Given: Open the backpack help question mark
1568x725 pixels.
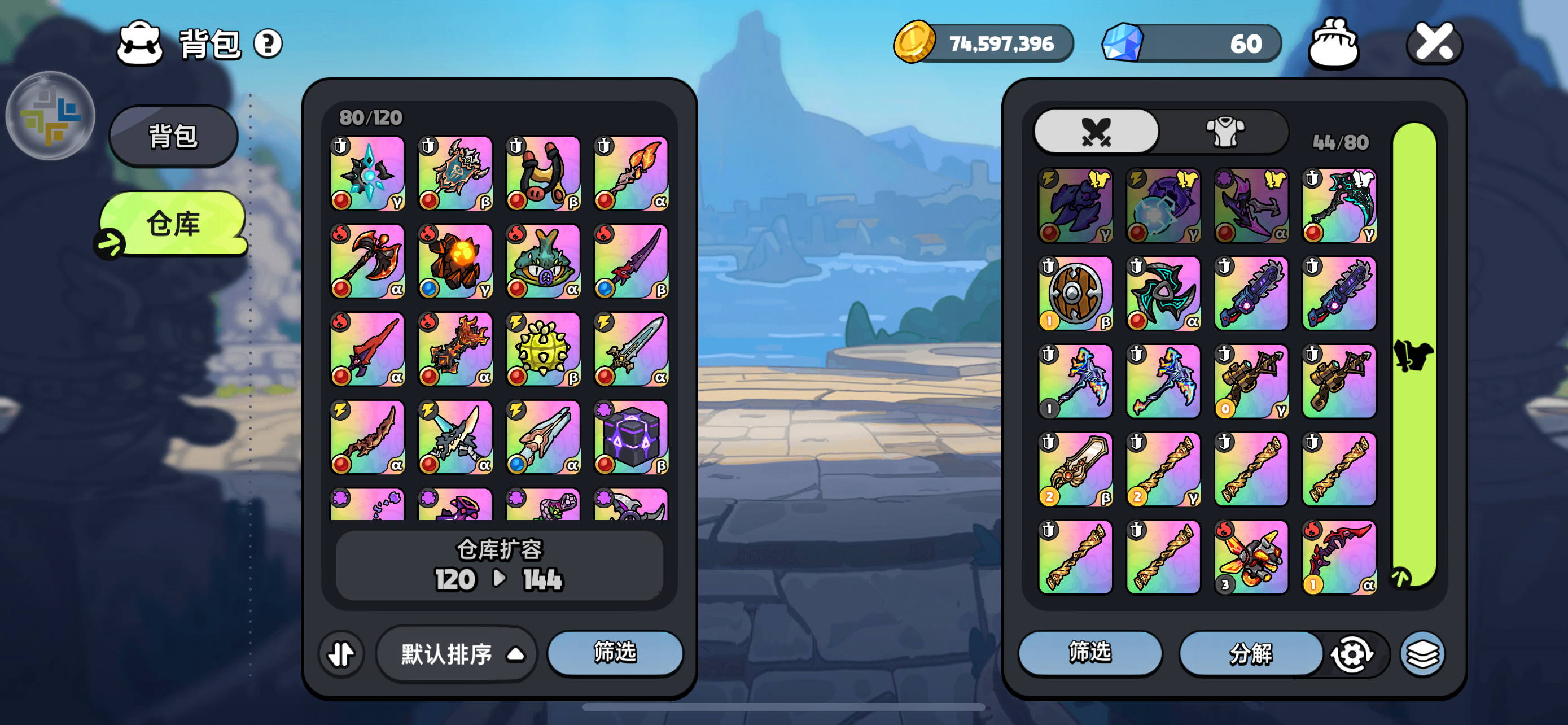Looking at the screenshot, I should (x=267, y=44).
